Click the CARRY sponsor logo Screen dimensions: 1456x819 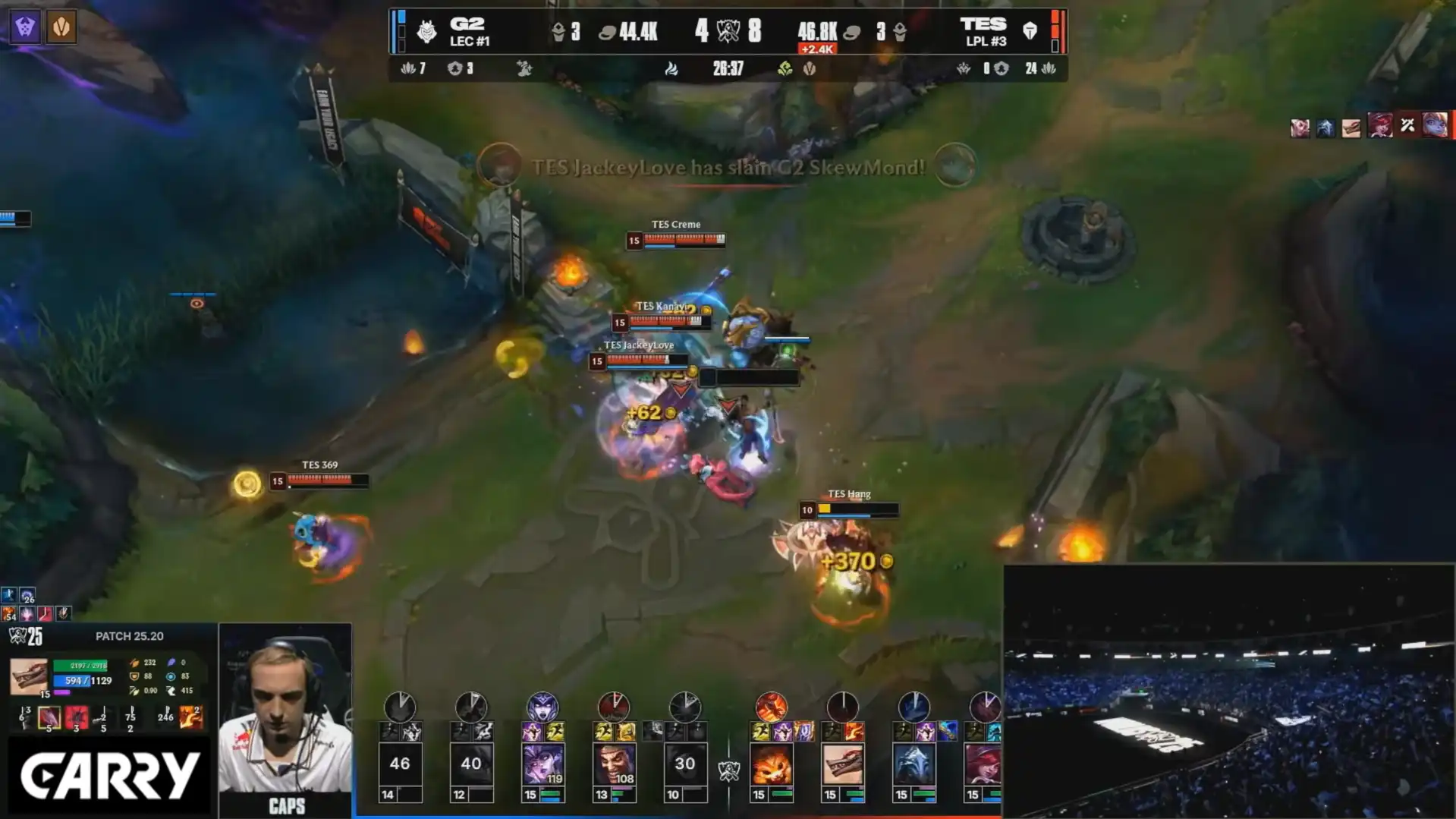point(109,775)
